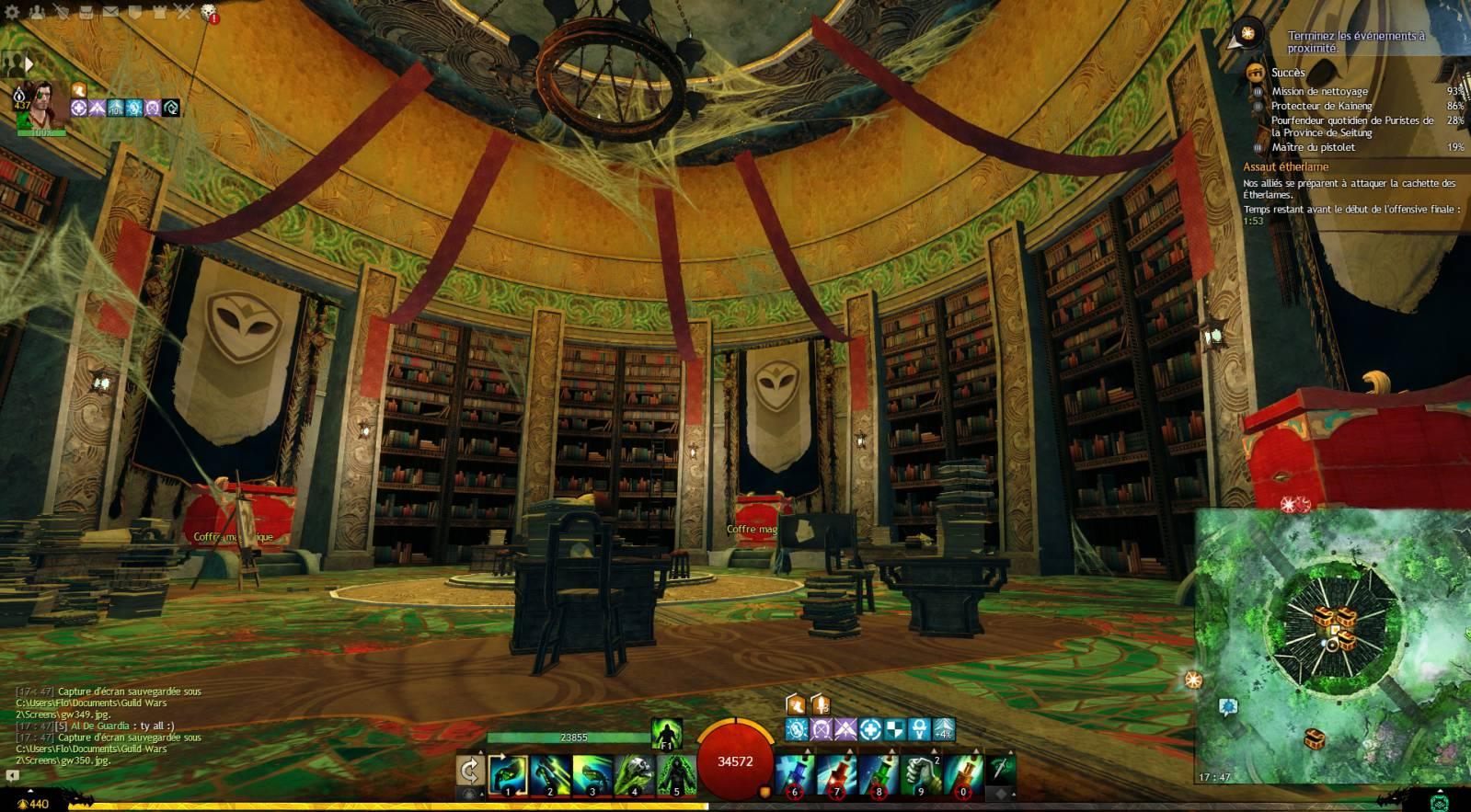This screenshot has width=1471, height=812.
Task: Use weapon skill in slot 1
Action: point(508,774)
